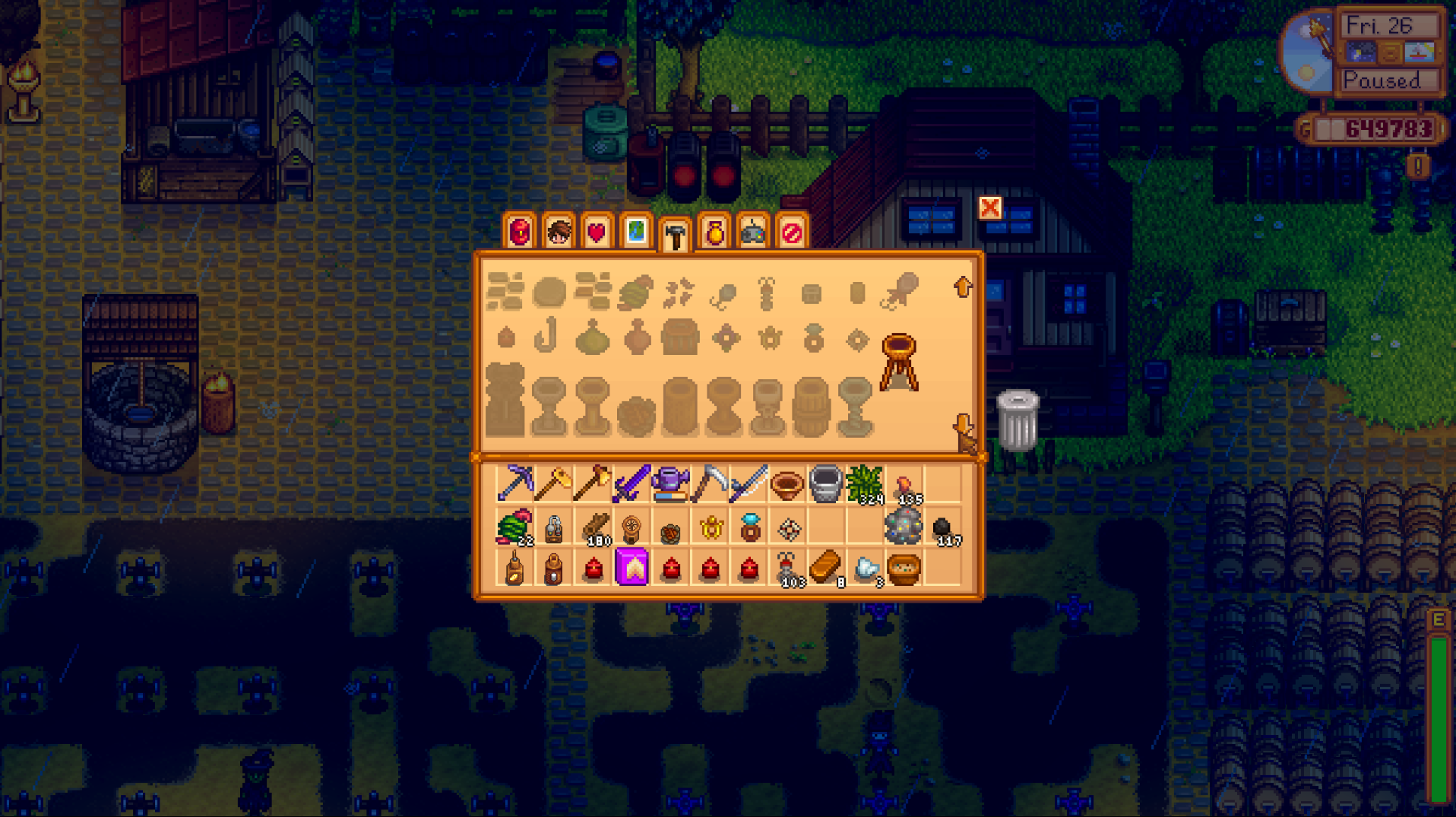Image resolution: width=1456 pixels, height=817 pixels.
Task: Select a cherry bomb from the bottom row
Action: (x=671, y=570)
